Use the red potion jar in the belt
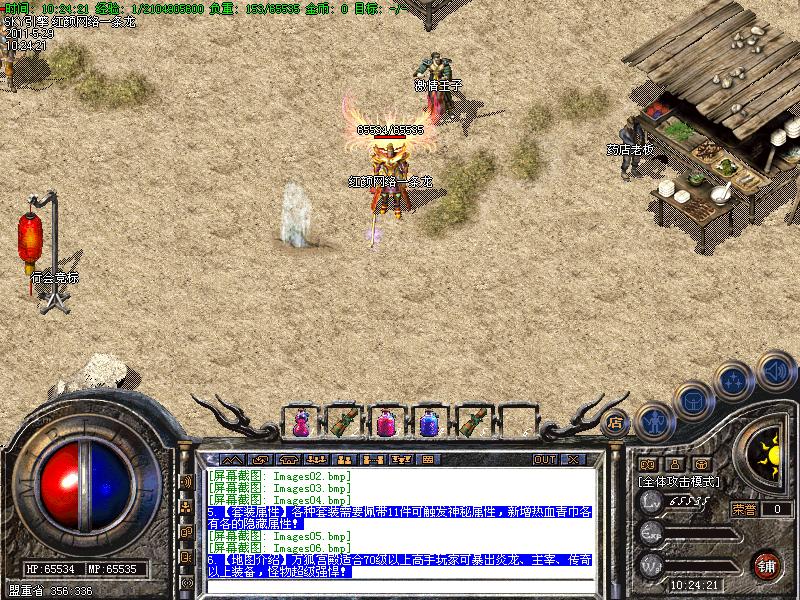Image resolution: width=800 pixels, height=600 pixels. [385, 423]
